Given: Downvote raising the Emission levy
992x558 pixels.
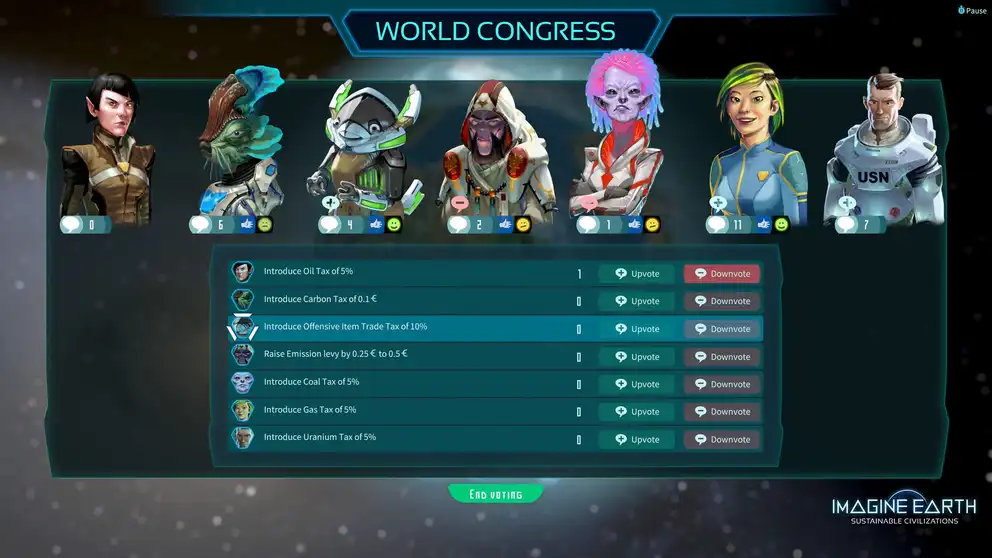Looking at the screenshot, I should [x=721, y=357].
